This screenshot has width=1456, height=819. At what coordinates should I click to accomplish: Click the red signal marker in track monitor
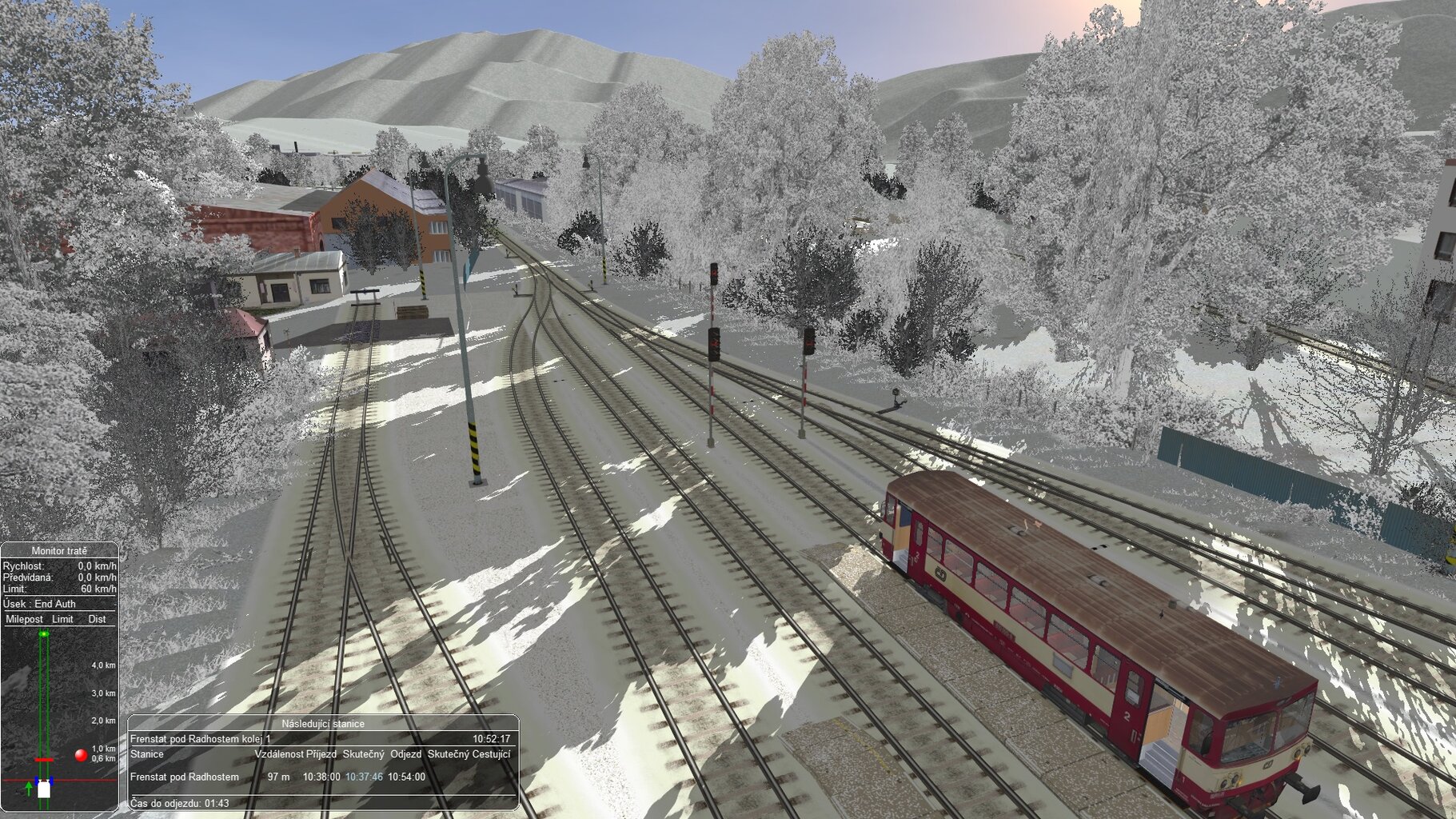pyautogui.click(x=81, y=754)
